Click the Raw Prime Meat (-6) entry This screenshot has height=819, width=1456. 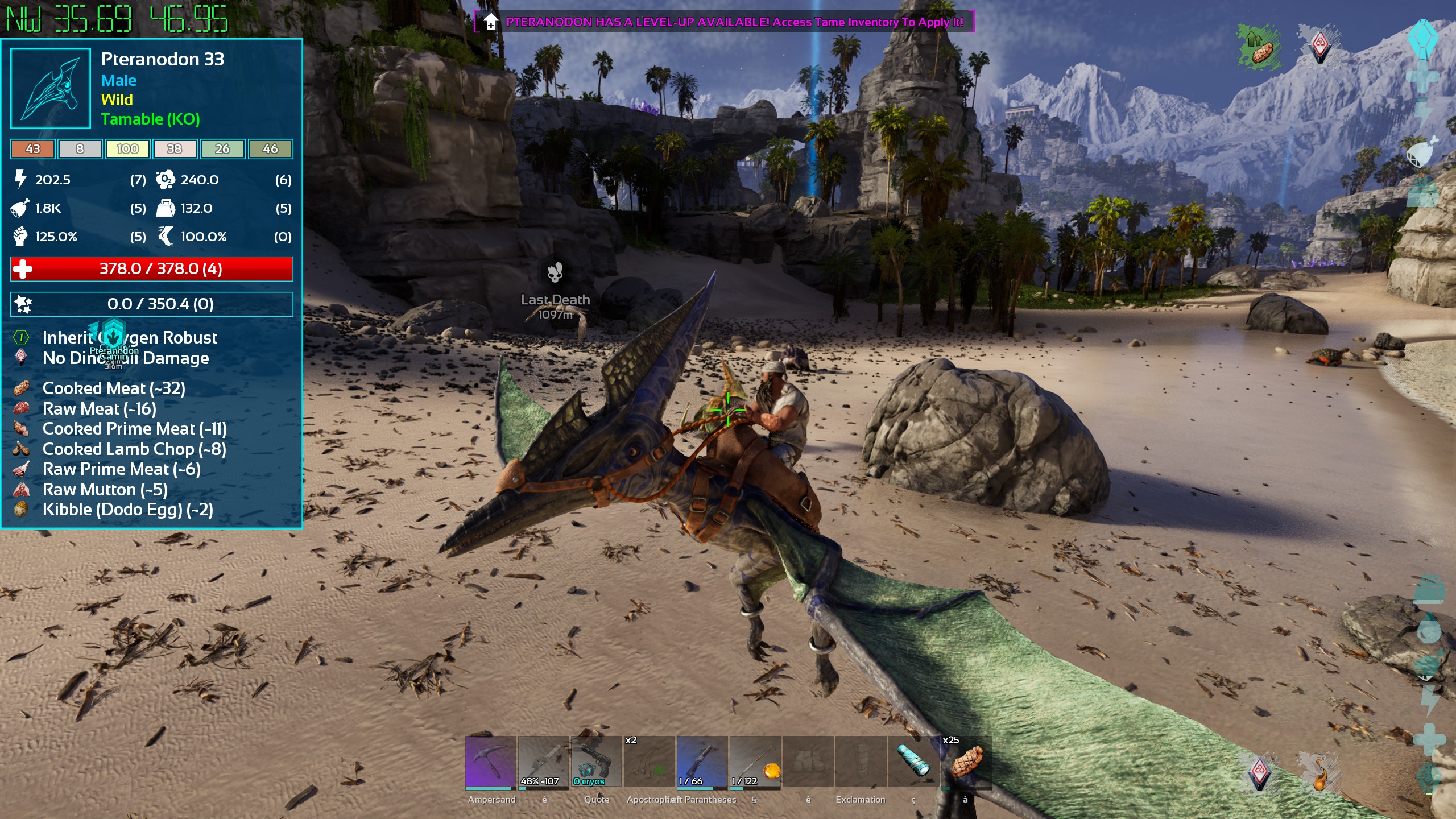(121, 469)
